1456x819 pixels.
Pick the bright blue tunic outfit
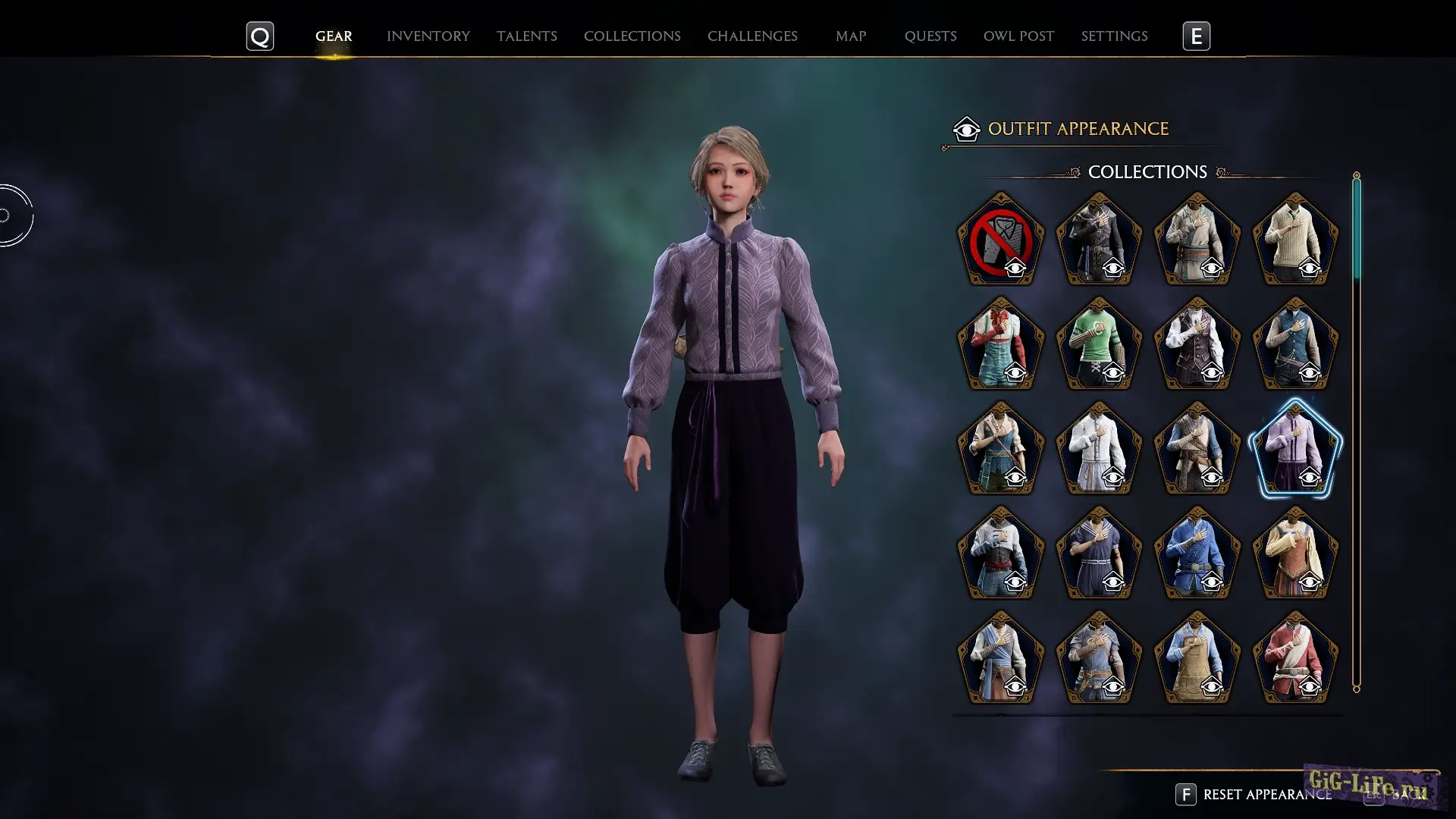(1197, 554)
